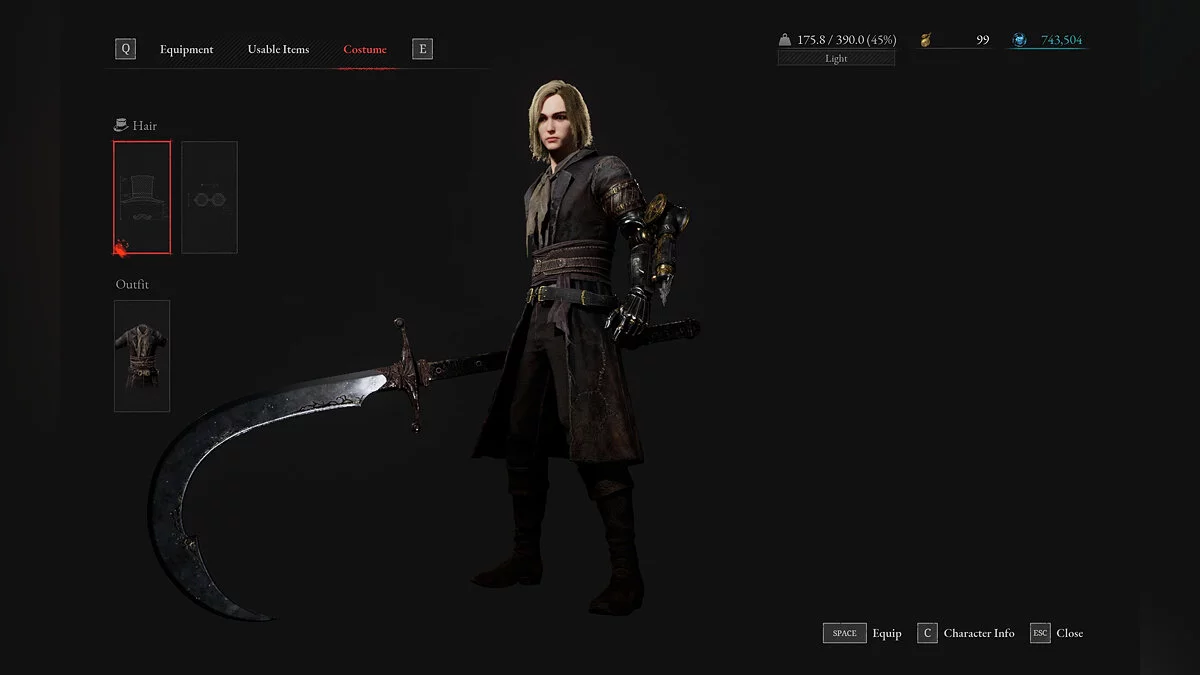The image size is (1200, 675).
Task: Choose the round glasses accessory slot
Action: click(209, 197)
